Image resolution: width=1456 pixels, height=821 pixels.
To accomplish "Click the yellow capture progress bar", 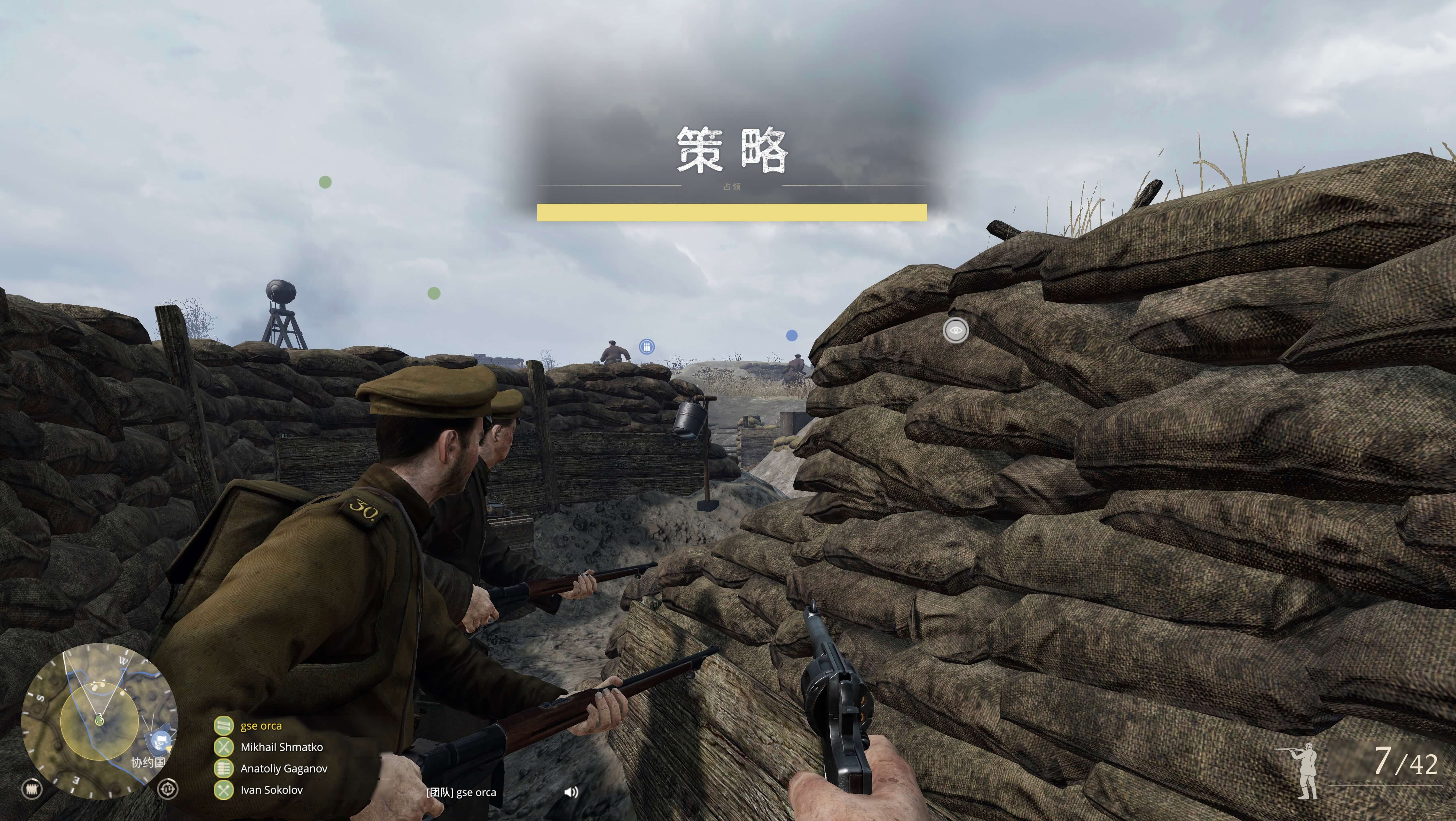I will (731, 213).
